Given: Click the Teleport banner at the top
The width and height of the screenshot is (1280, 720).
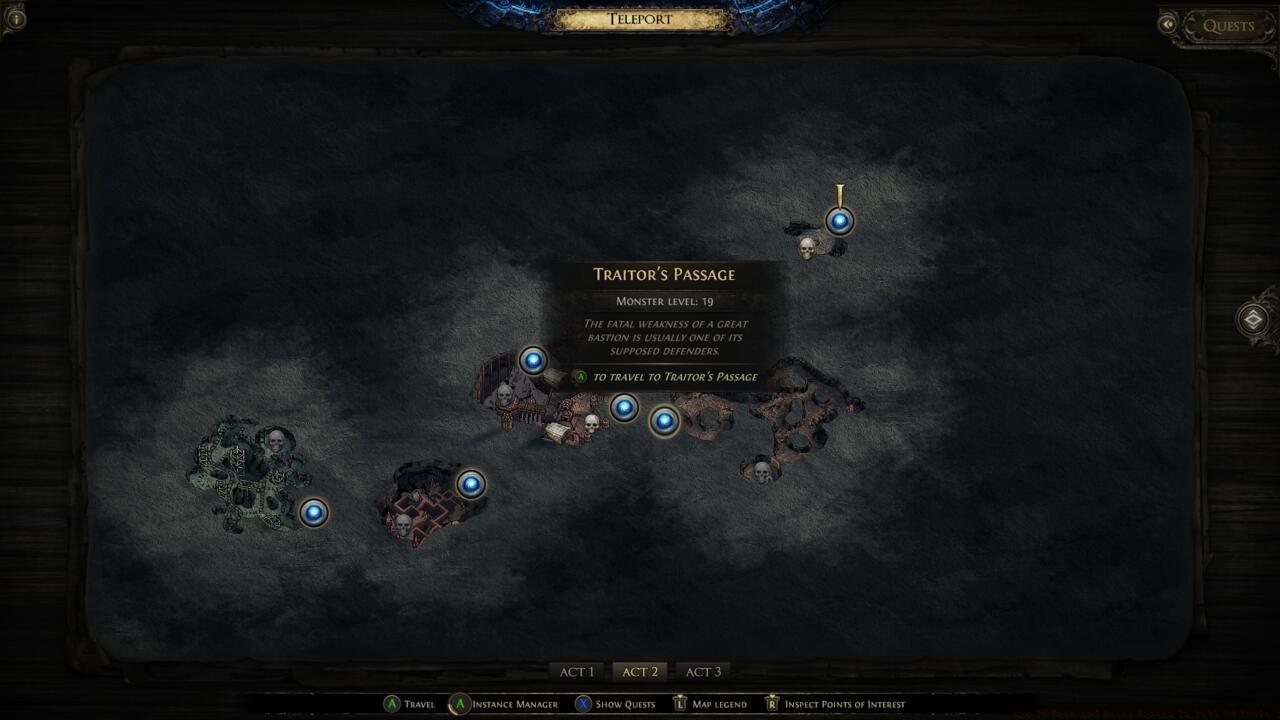Looking at the screenshot, I should [639, 19].
